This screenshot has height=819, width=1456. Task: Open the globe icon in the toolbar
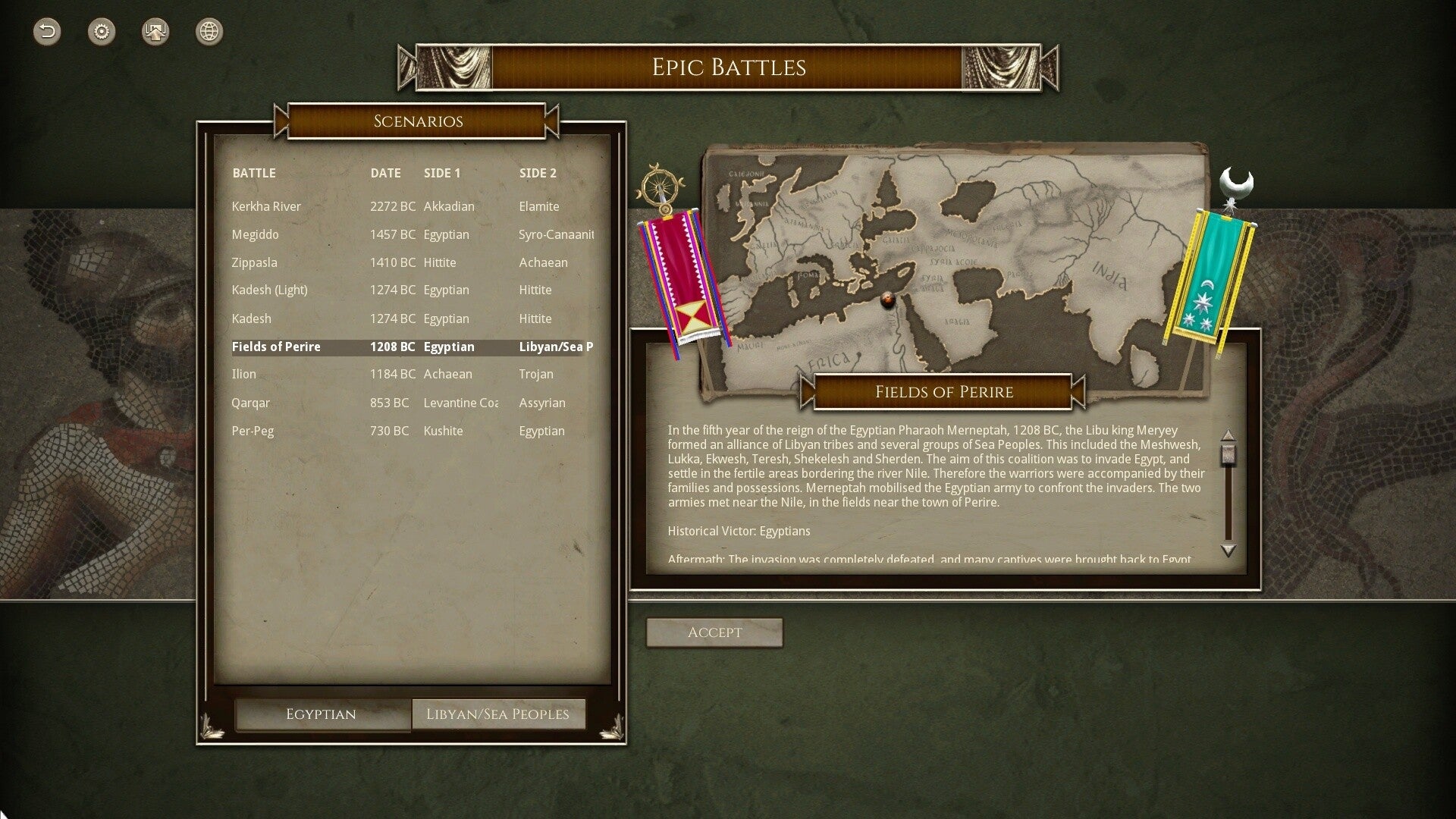pos(209,32)
